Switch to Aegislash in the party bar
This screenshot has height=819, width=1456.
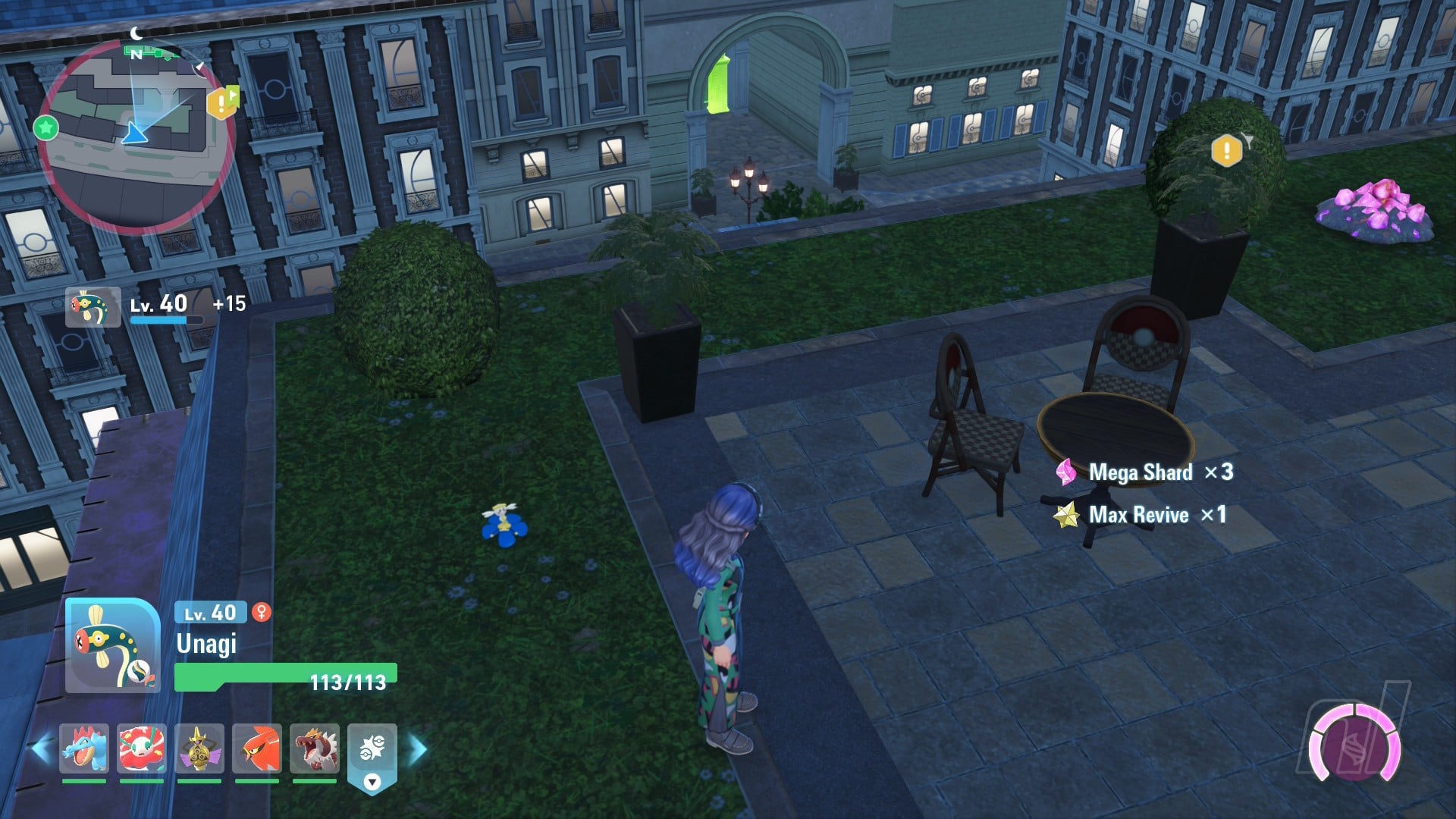(x=199, y=748)
